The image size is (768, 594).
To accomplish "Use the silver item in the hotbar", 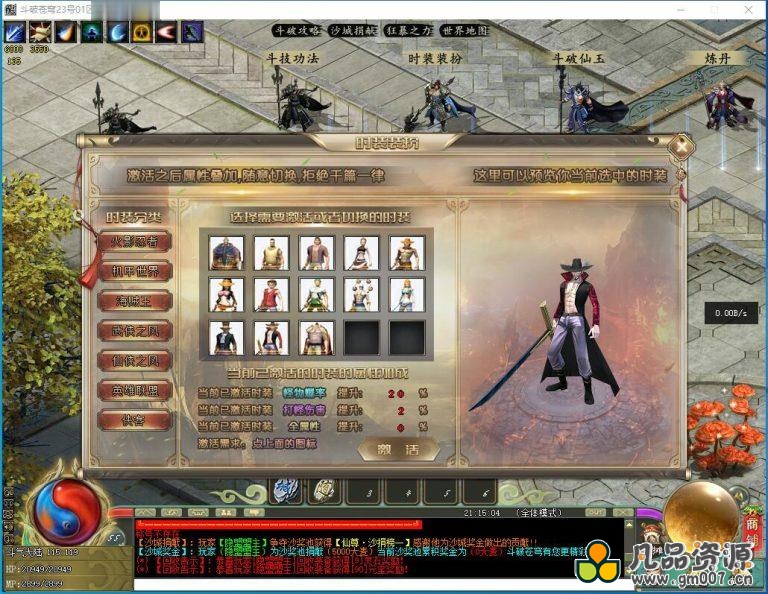I will (x=286, y=490).
